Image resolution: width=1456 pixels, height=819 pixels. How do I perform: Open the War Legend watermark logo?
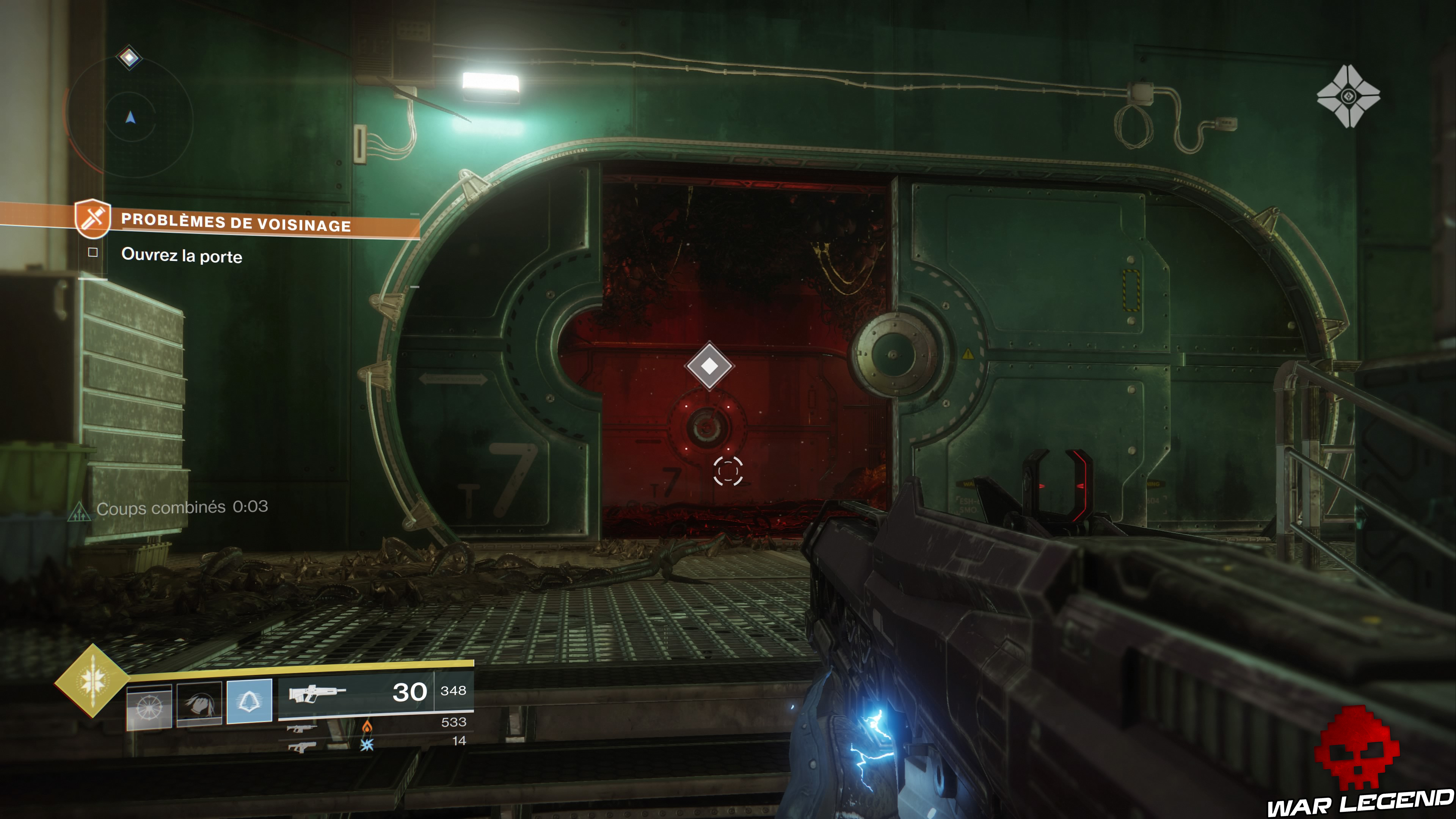[x=1359, y=763]
